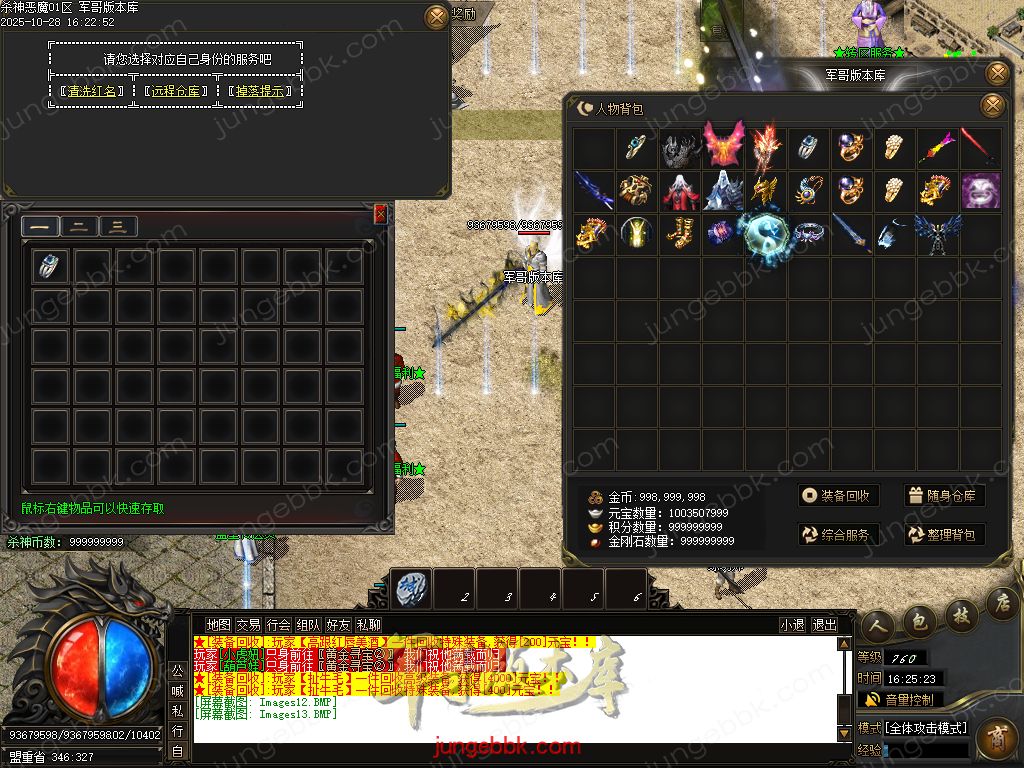
Task: Click the 退出 exit button
Action: coord(825,624)
